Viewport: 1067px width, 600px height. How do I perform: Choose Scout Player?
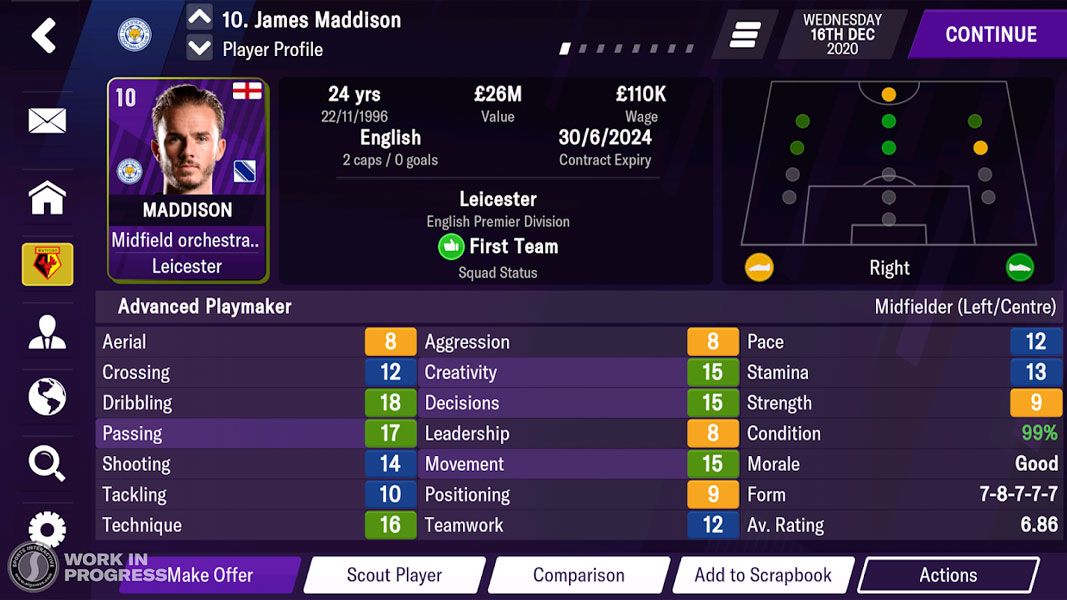coord(394,575)
